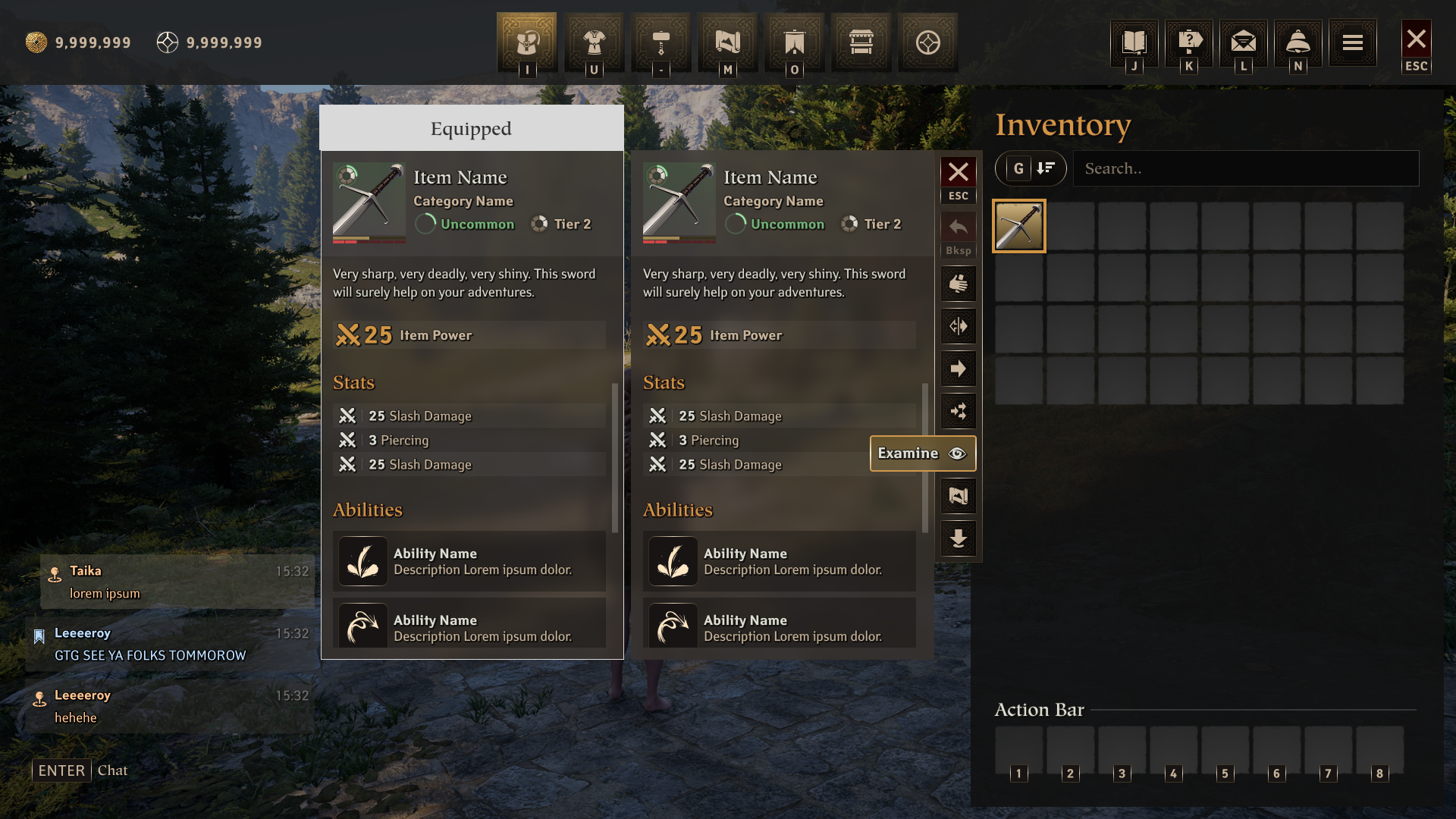Open the guild banner menu

(x=794, y=42)
